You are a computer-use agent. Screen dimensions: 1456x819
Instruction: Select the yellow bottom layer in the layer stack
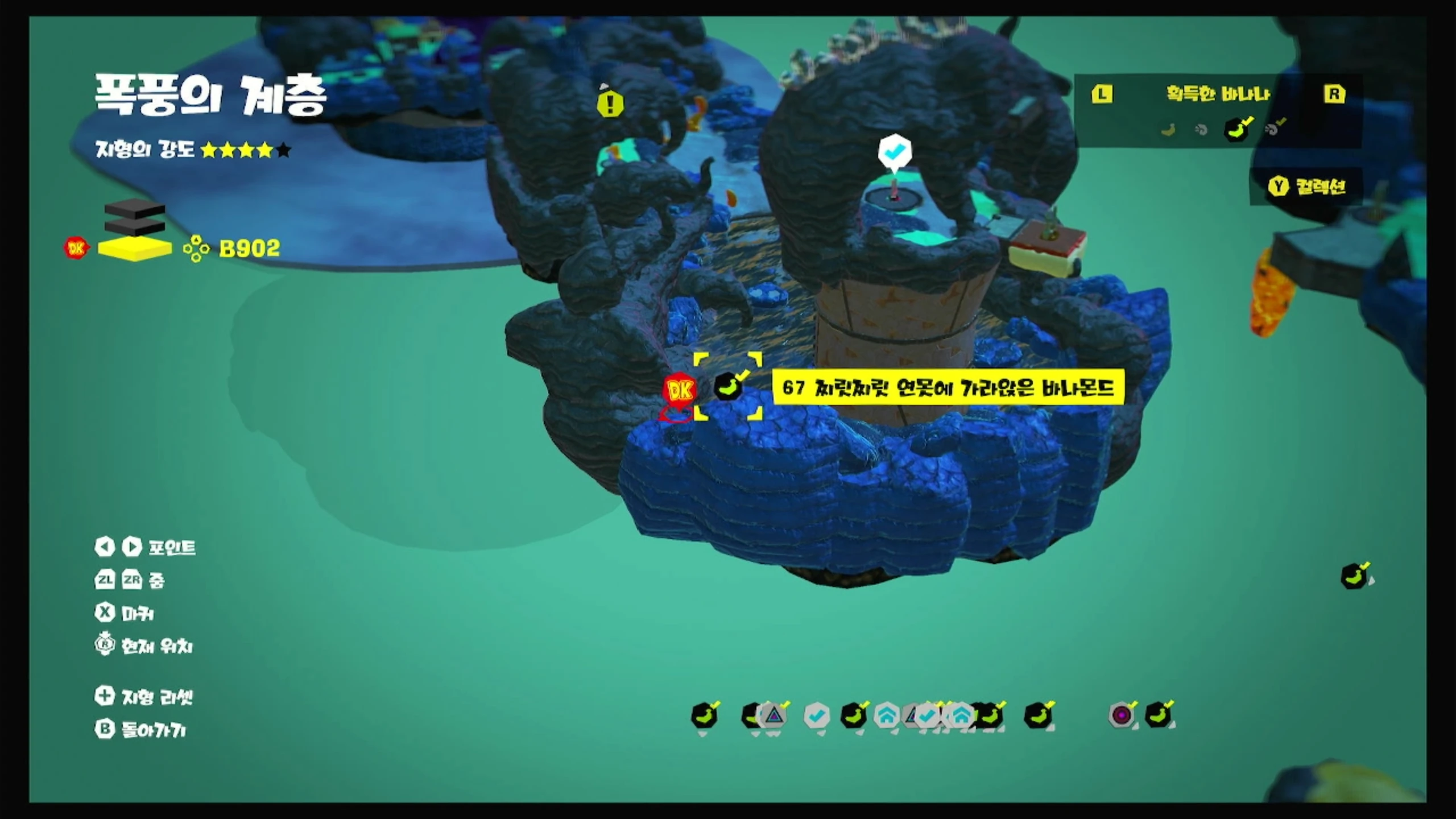click(x=135, y=249)
